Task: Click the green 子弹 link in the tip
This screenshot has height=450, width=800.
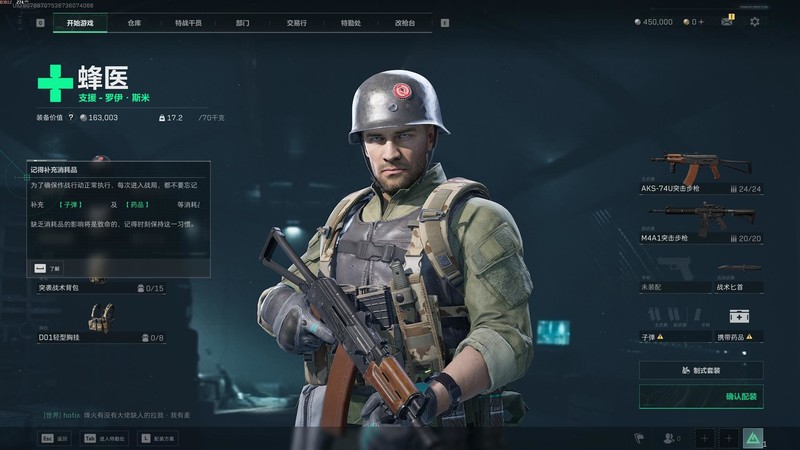Action: tap(70, 204)
